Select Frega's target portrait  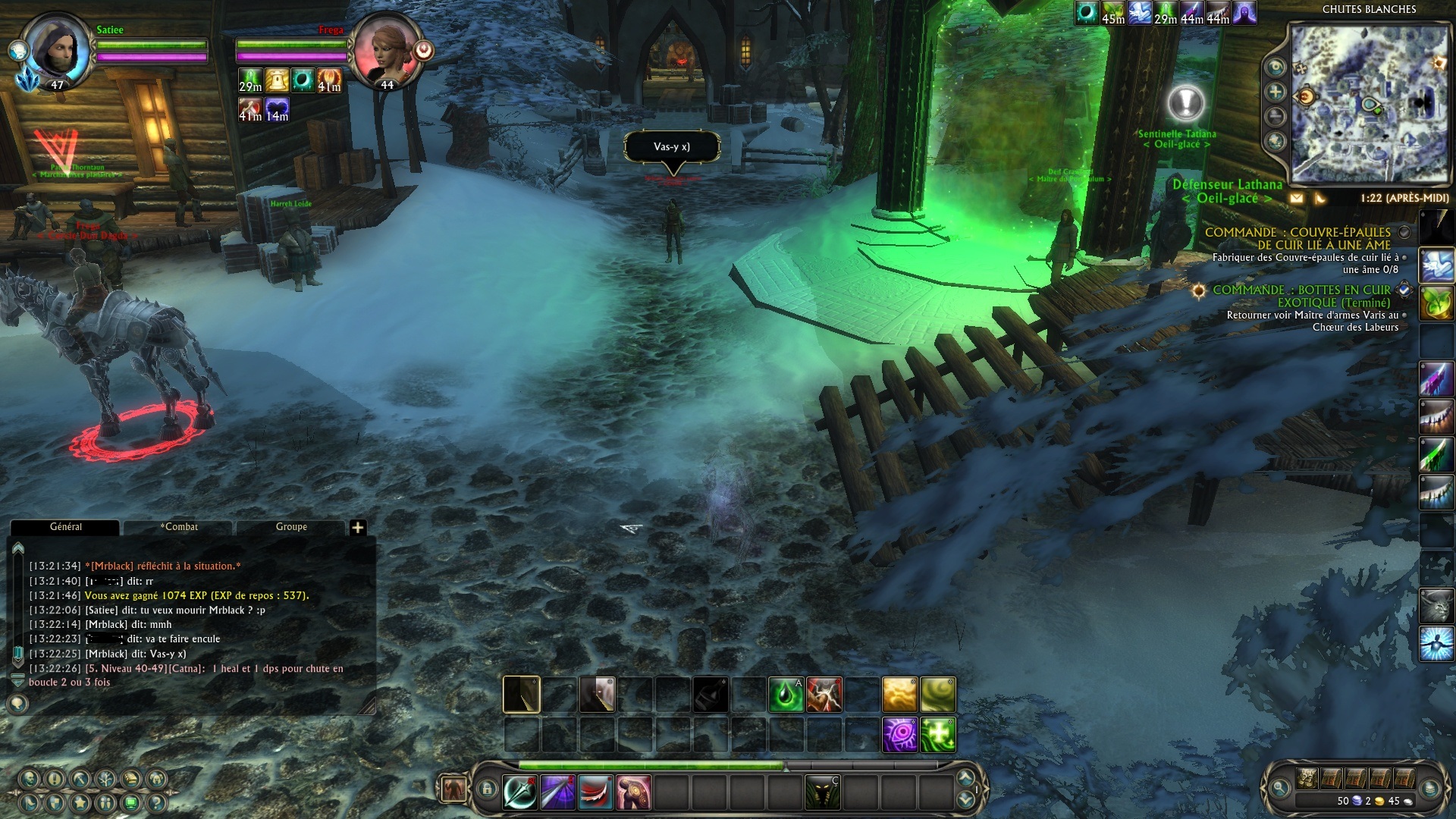[x=387, y=52]
